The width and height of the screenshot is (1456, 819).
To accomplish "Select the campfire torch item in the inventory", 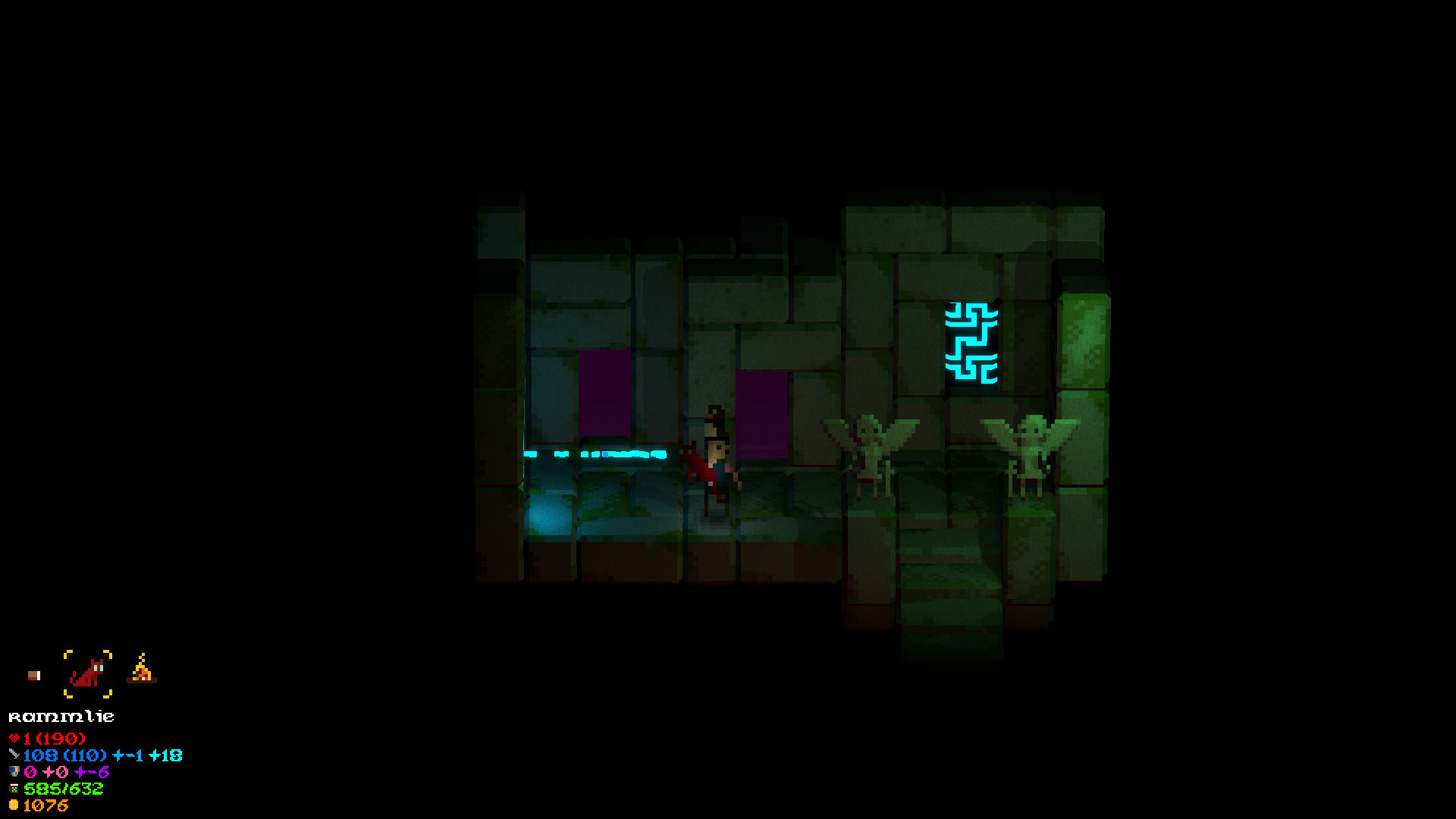I will [x=140, y=669].
